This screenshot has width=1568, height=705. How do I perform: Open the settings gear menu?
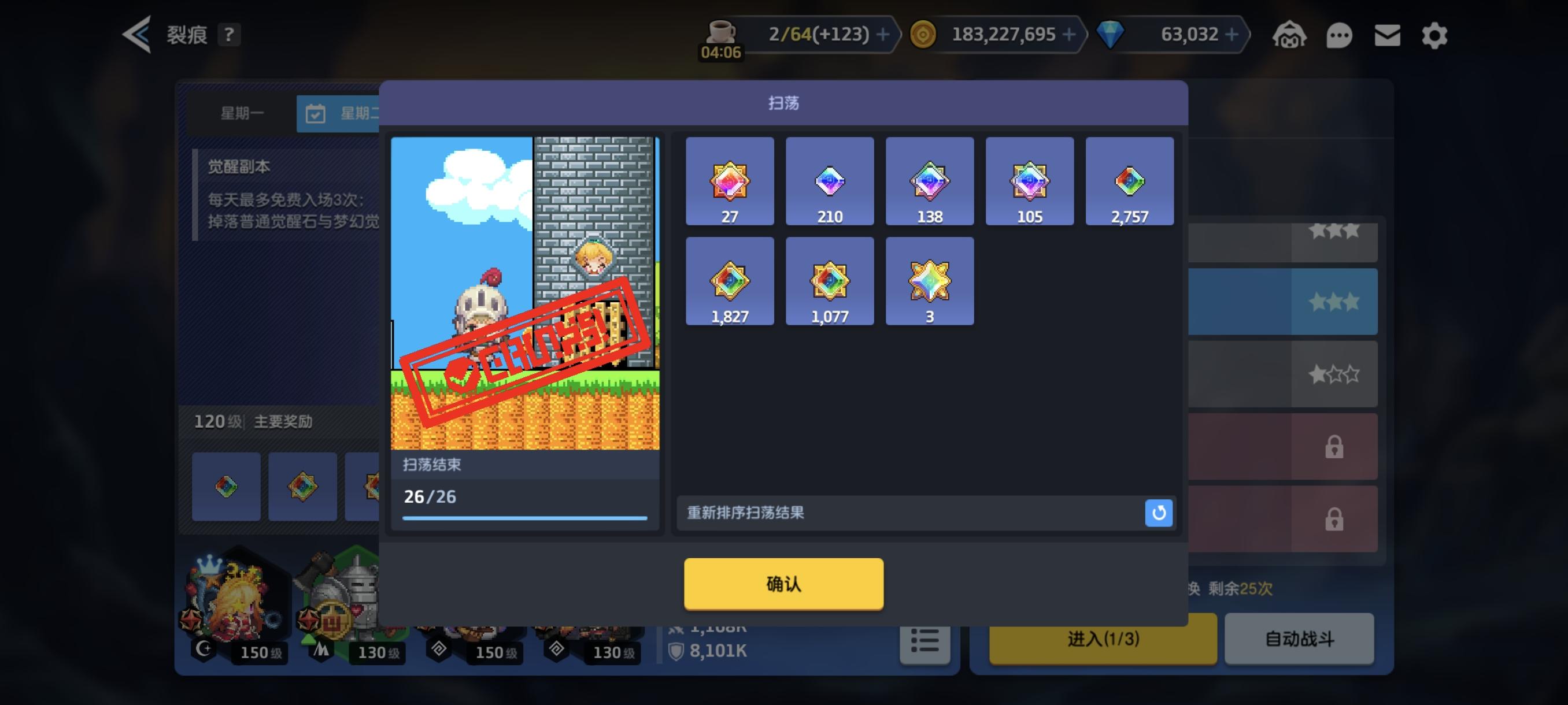[1434, 35]
